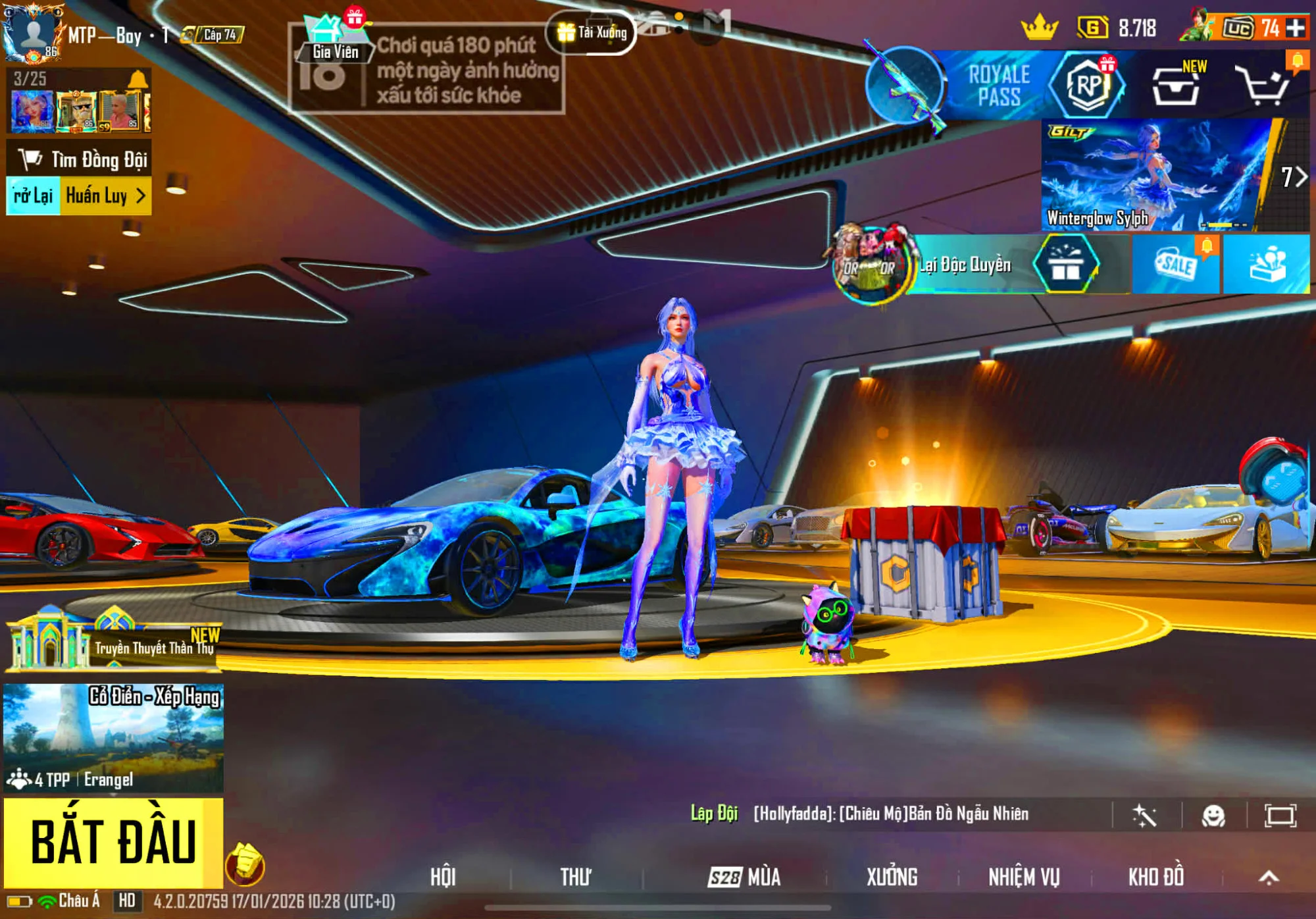
Task: Open the shopping cart shop icon
Action: pos(1262,86)
